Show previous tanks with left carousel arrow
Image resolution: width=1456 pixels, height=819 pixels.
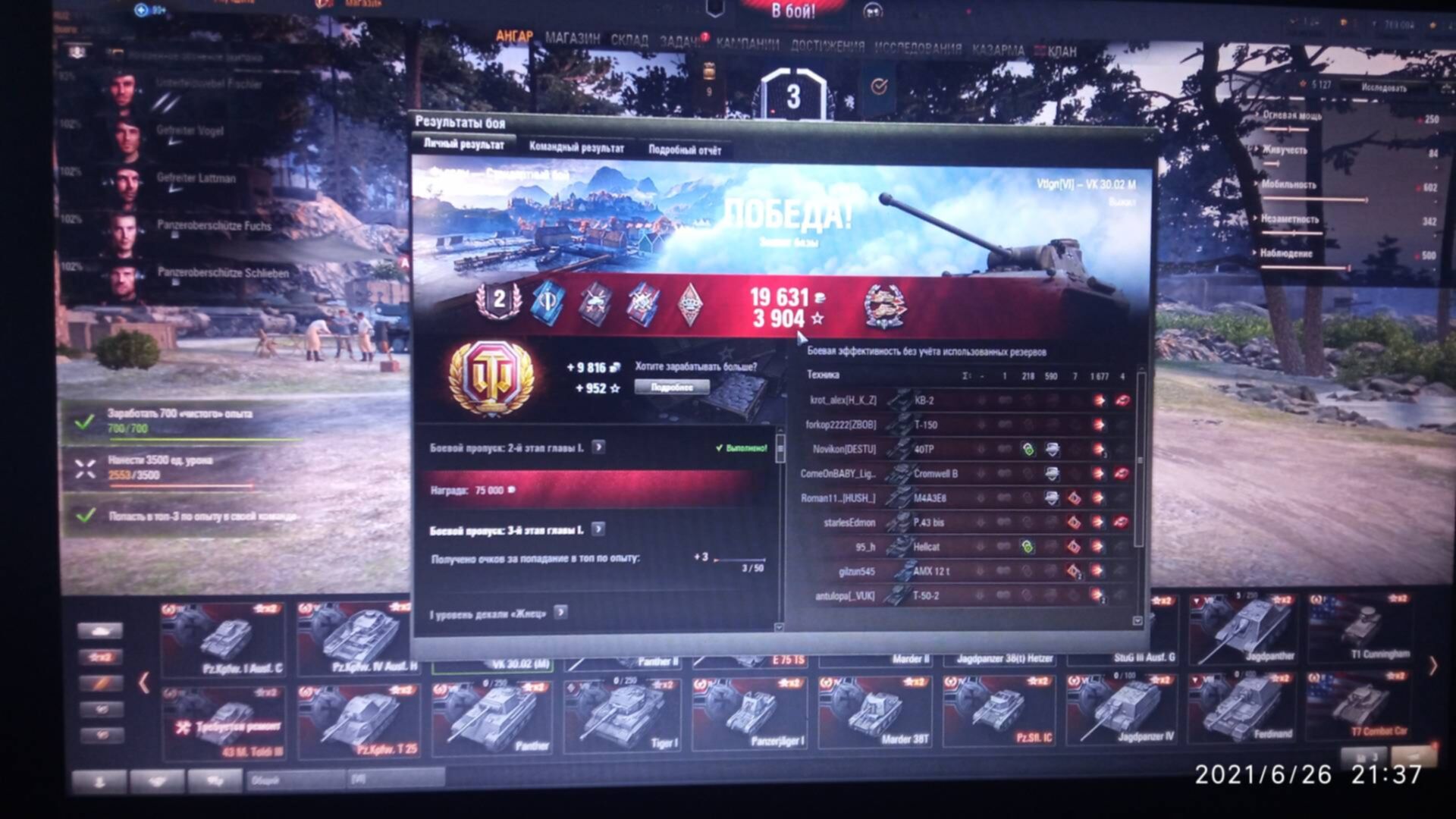tap(143, 682)
